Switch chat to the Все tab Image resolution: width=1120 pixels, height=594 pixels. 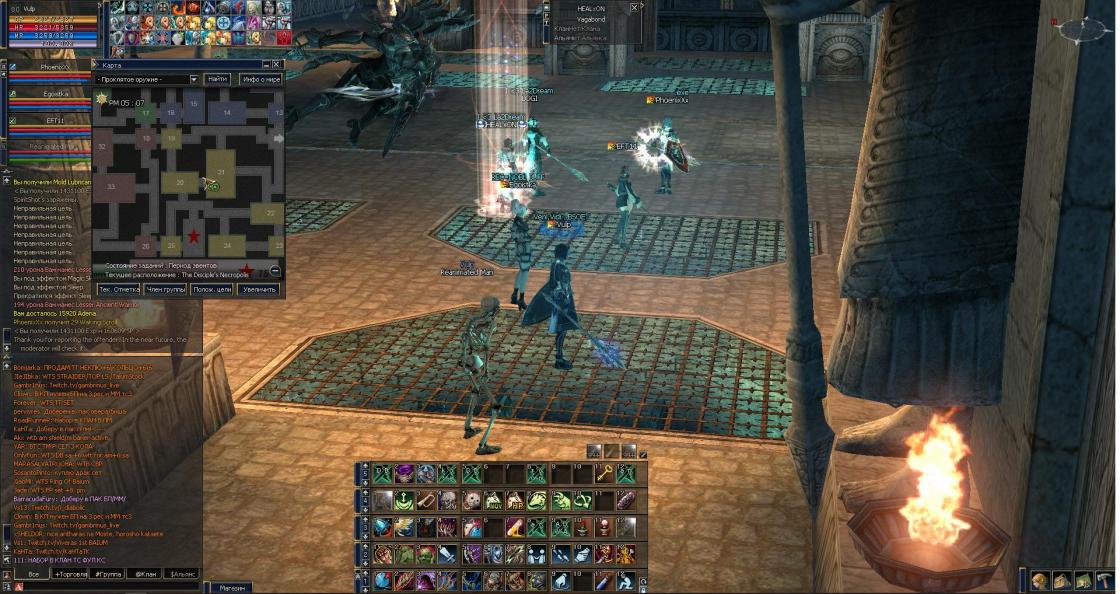tap(33, 575)
